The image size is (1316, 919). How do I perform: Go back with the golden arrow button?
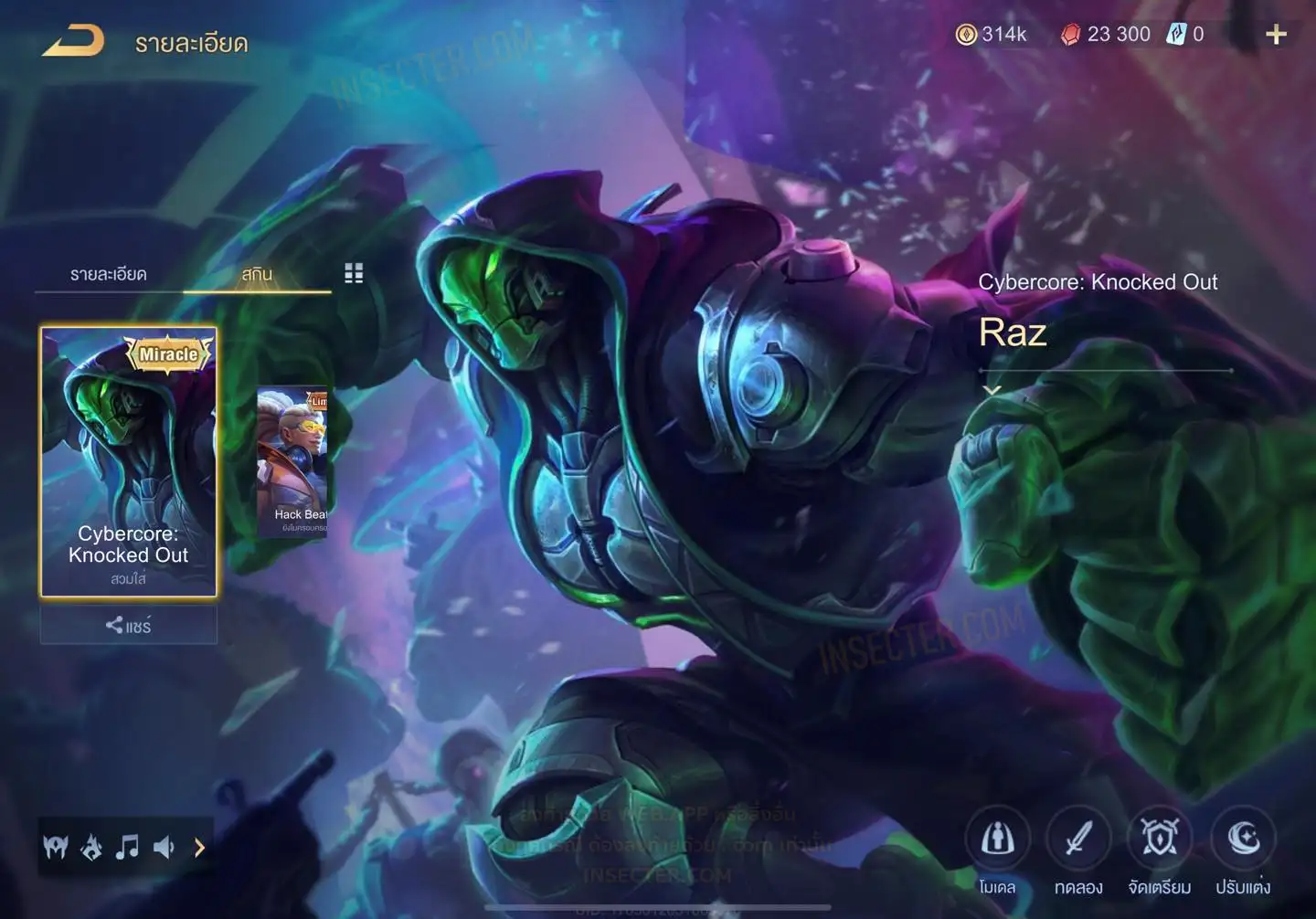point(73,41)
